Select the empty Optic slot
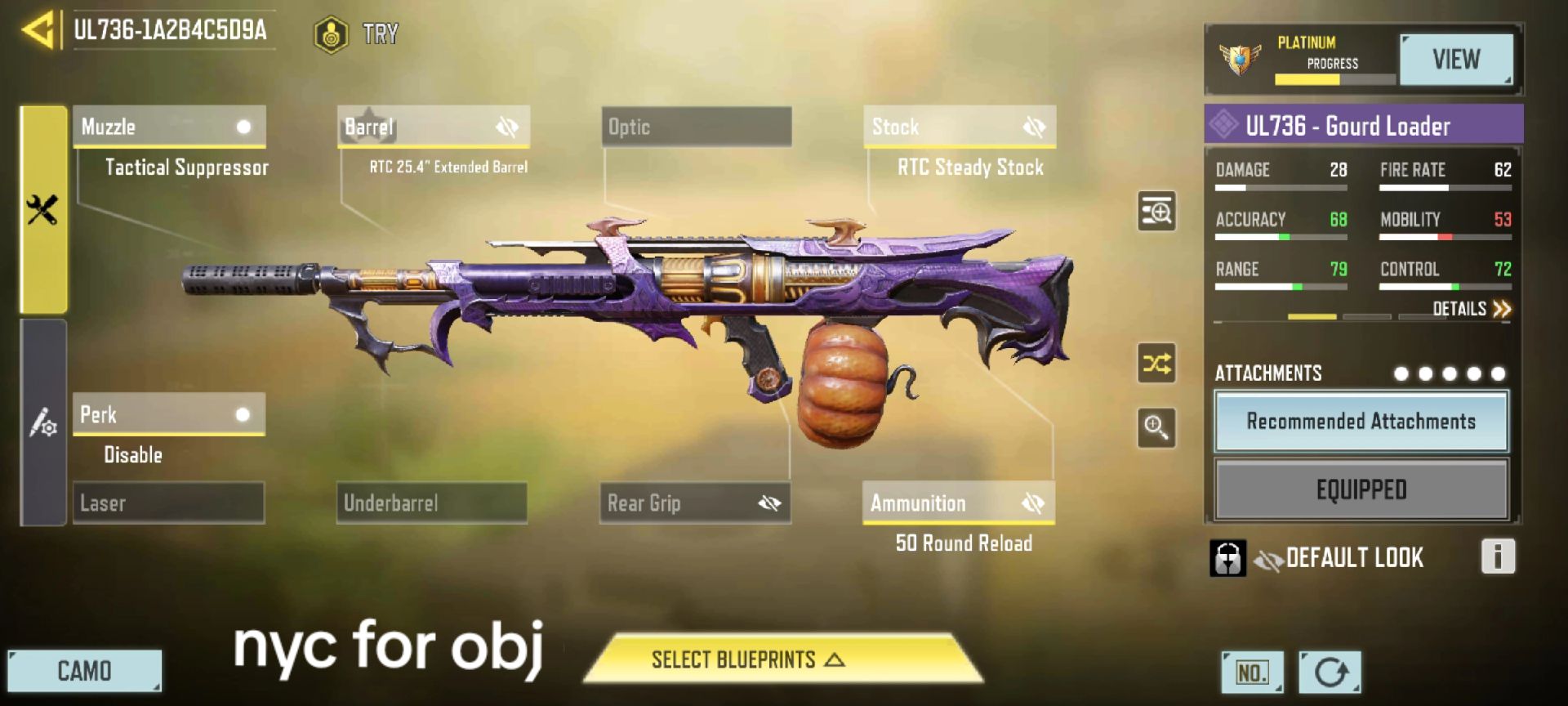 point(697,127)
